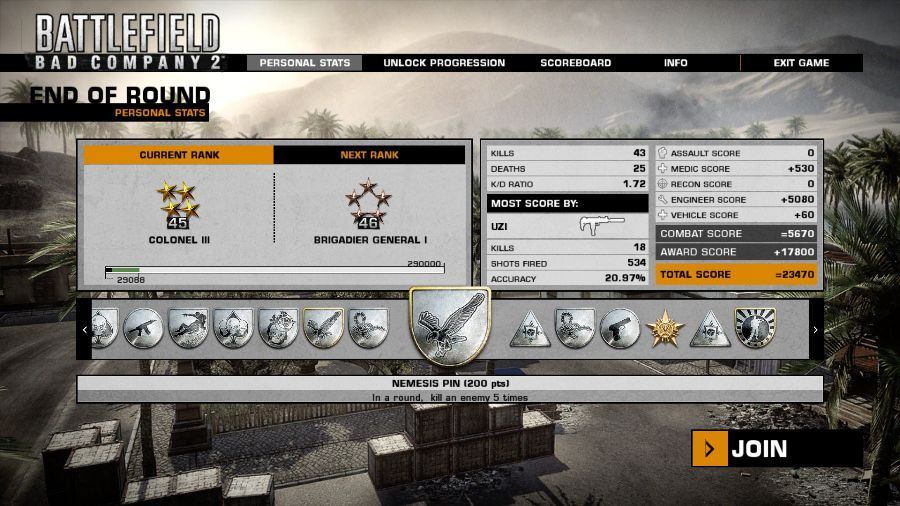Join the next round
Screen dimensions: 900x506
[x=776, y=449]
